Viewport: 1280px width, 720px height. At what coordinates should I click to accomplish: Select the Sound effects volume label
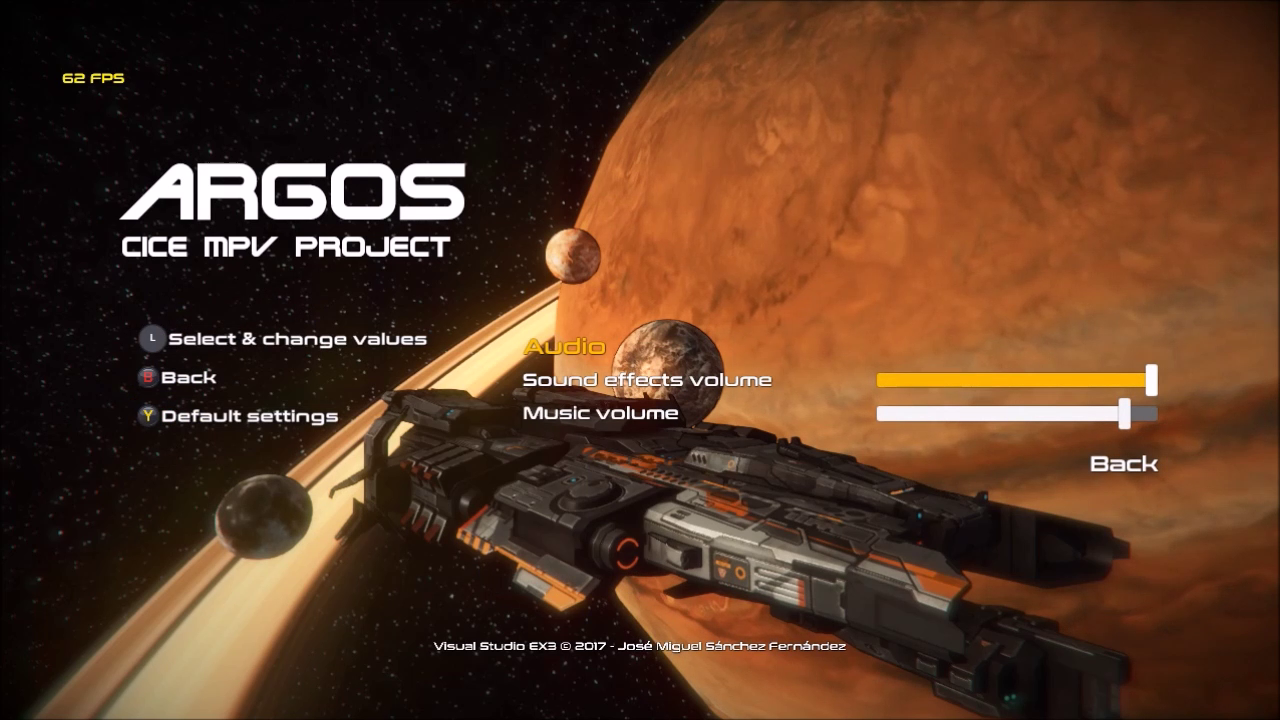coord(647,380)
